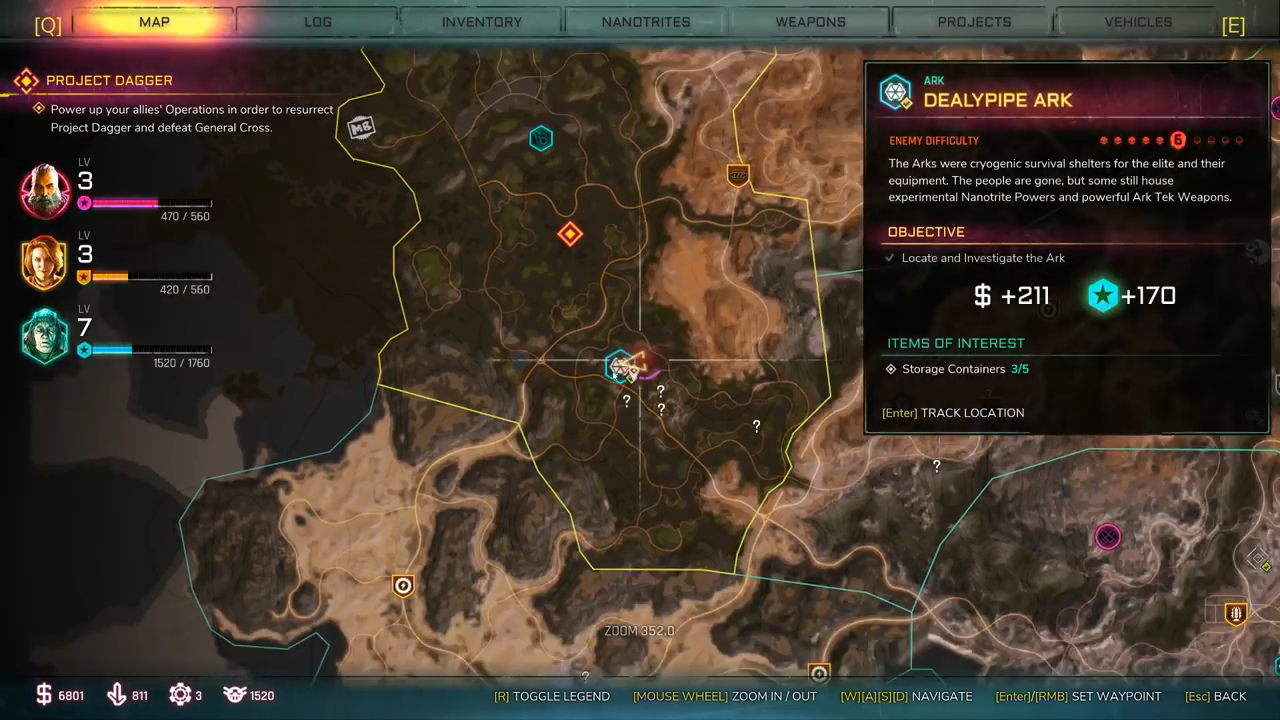Toggle the map legend

[551, 696]
